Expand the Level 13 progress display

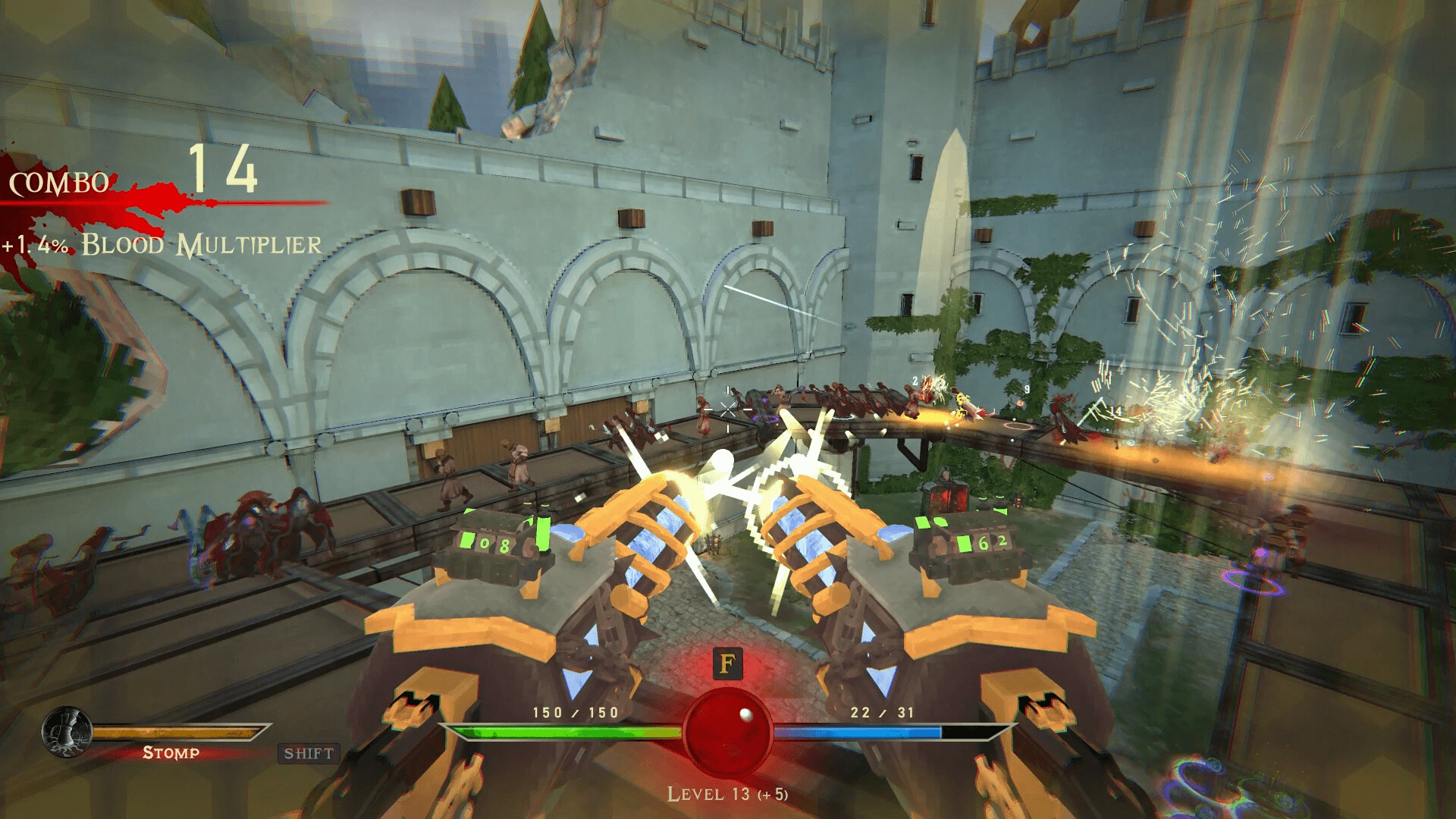726,796
